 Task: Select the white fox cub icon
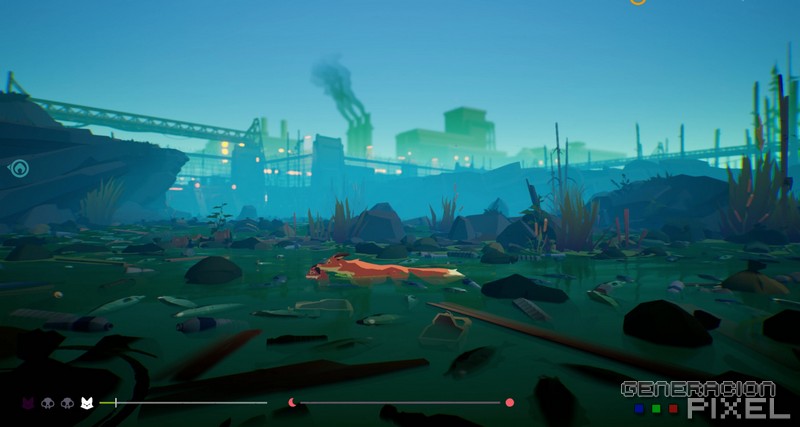point(86,403)
